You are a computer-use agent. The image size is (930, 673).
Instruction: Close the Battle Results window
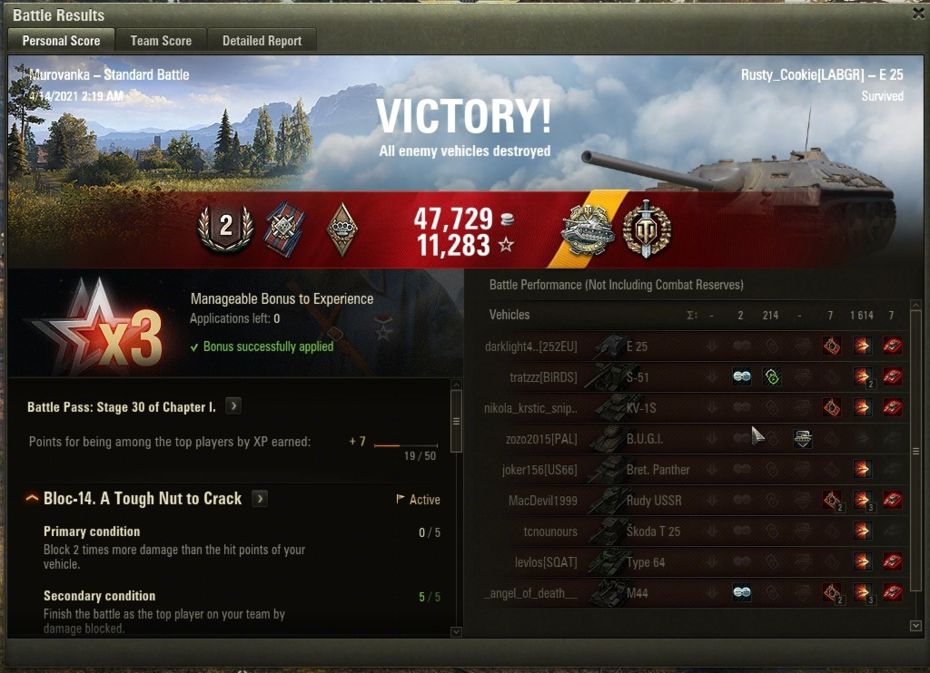pyautogui.click(x=918, y=13)
